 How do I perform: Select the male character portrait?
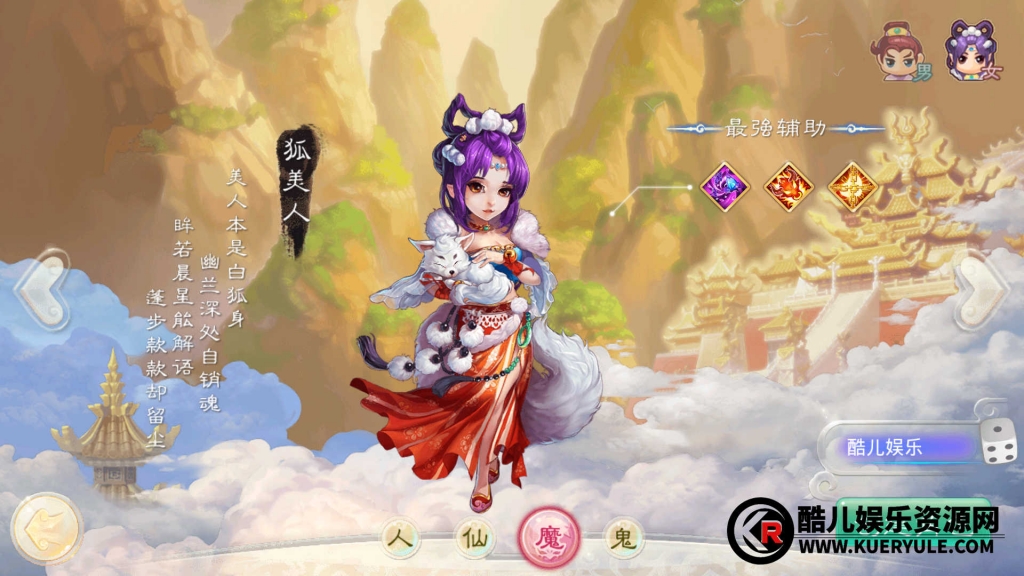click(895, 51)
